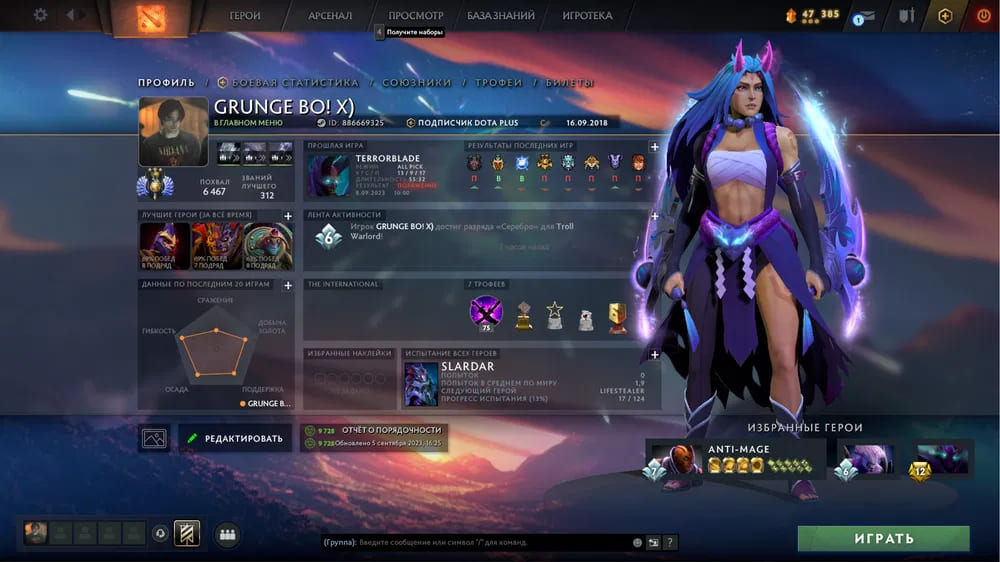Viewport: 1000px width, 562px height.
Task: Click the РЕДАКТИРОВАТЬ edit profile button
Action: click(235, 438)
